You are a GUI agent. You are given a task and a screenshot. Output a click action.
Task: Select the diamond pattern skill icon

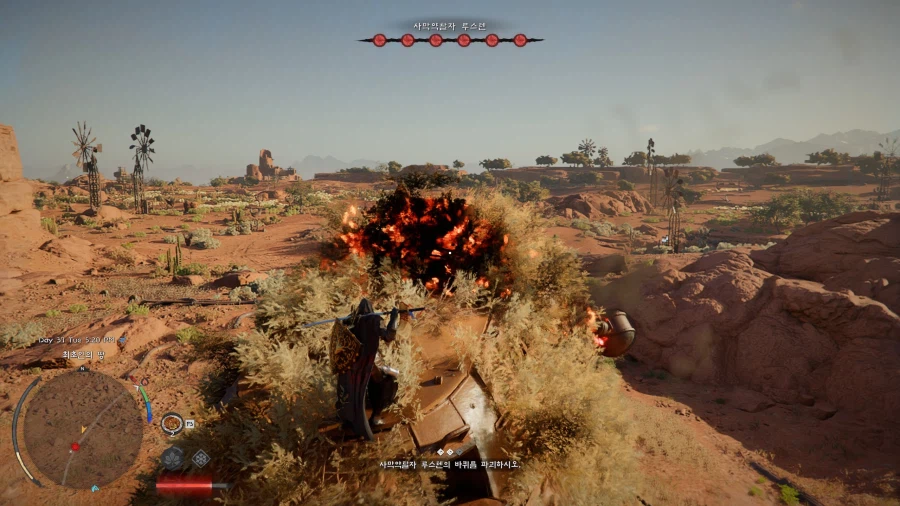(201, 458)
